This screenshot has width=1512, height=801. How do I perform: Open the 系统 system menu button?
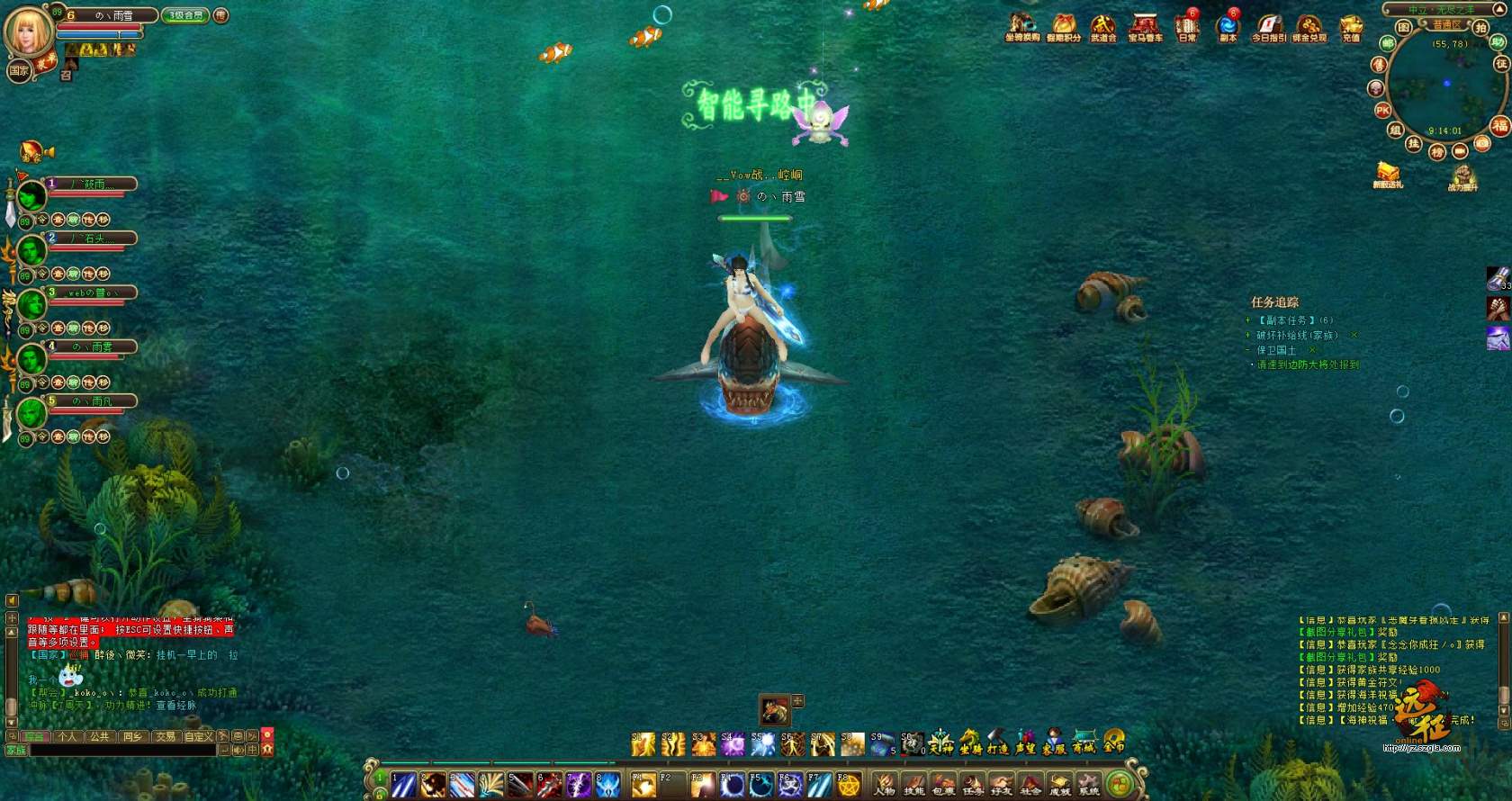click(1089, 785)
